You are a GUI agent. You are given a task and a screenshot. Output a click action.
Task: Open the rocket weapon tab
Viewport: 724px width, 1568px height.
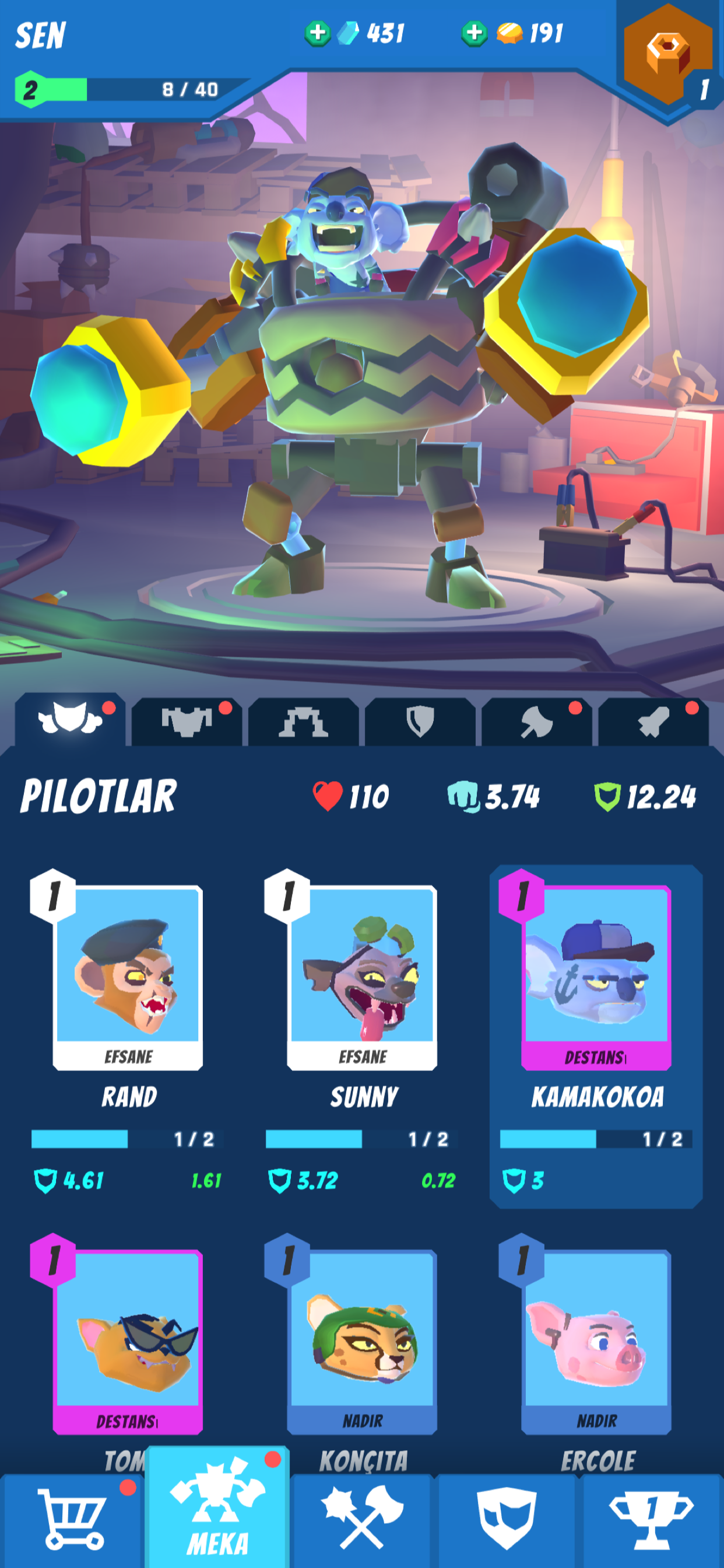pyautogui.click(x=653, y=723)
